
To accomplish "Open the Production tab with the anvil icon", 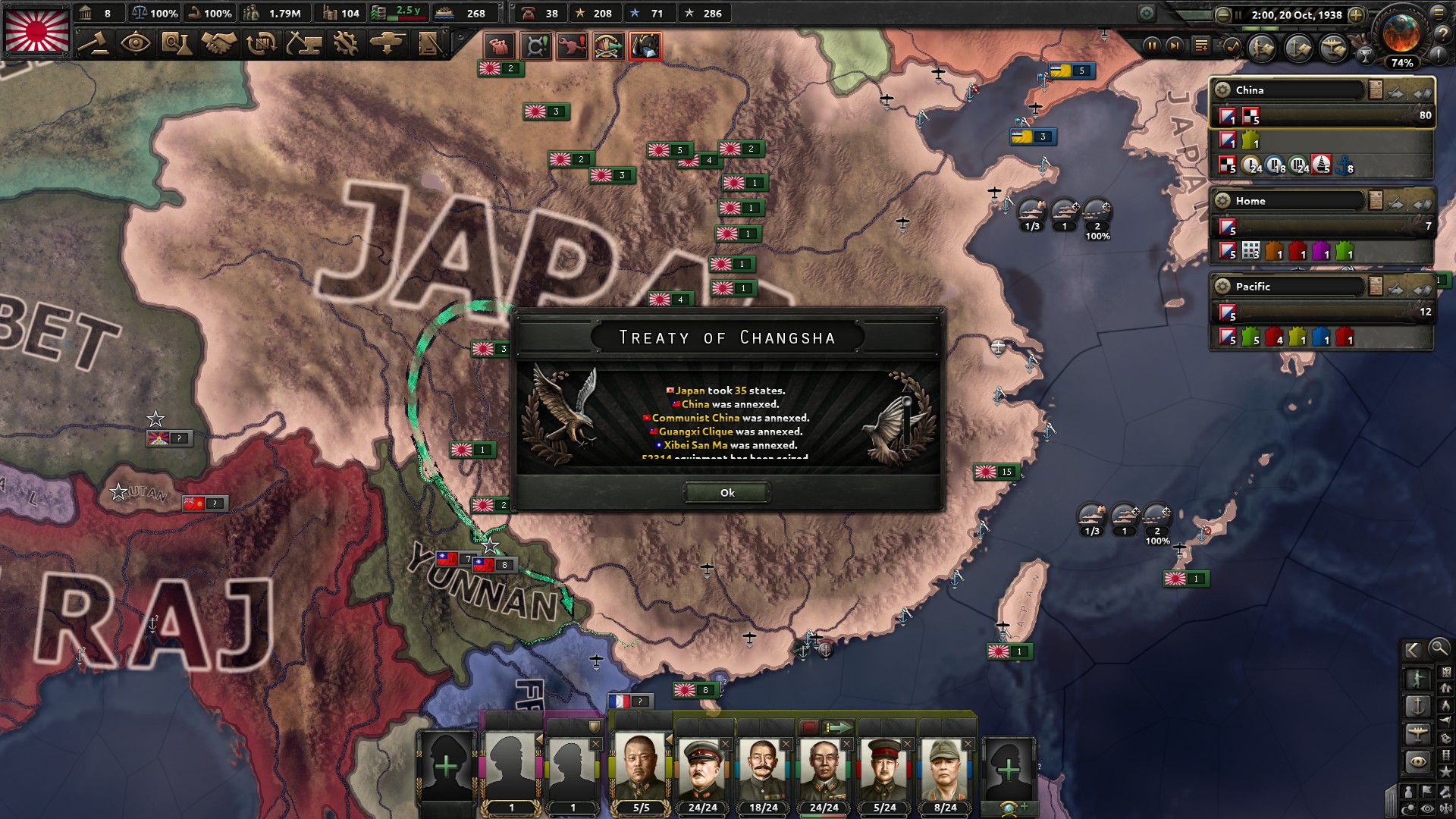I will [x=304, y=42].
